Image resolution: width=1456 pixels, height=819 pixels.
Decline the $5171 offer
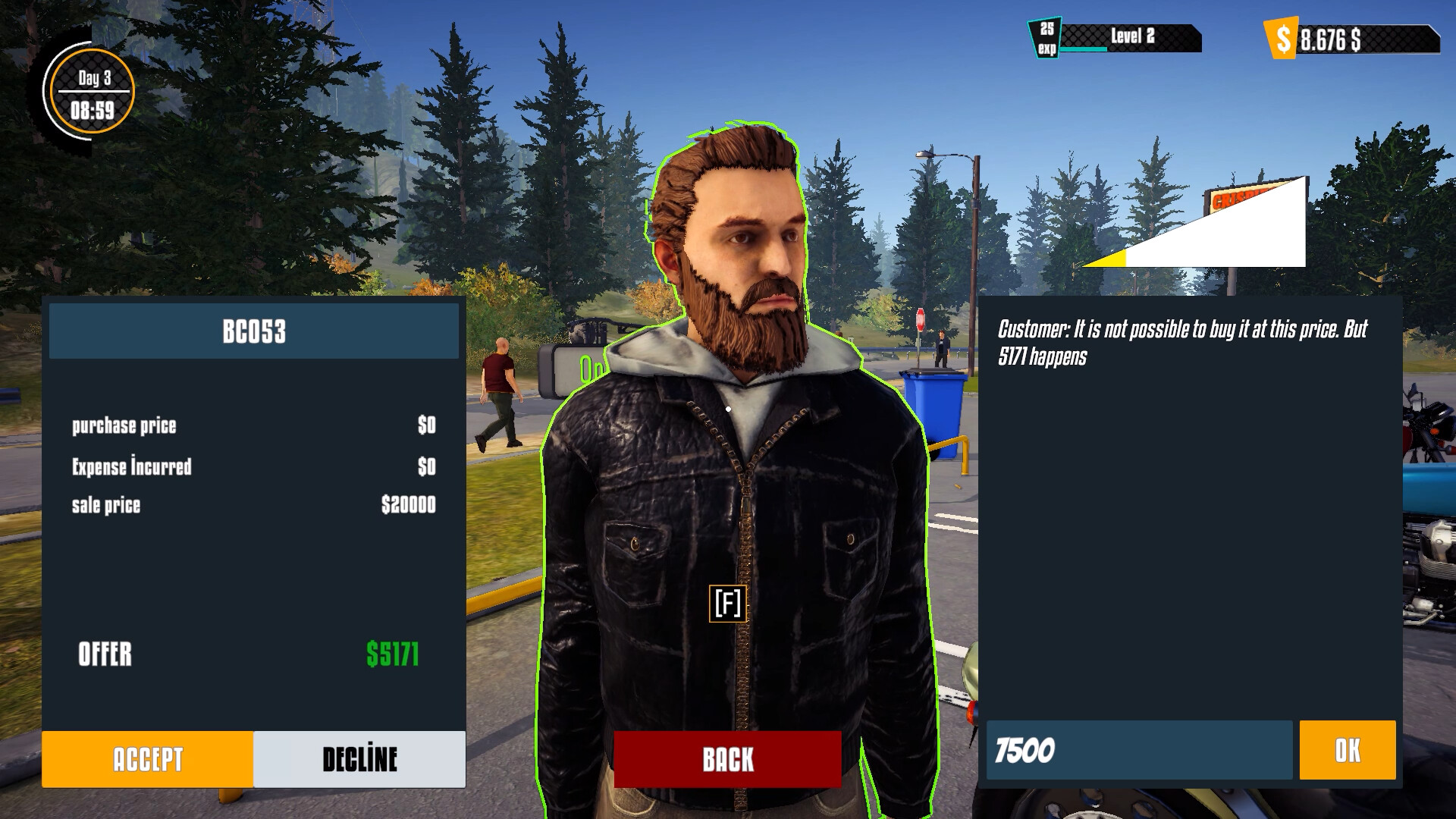click(360, 758)
